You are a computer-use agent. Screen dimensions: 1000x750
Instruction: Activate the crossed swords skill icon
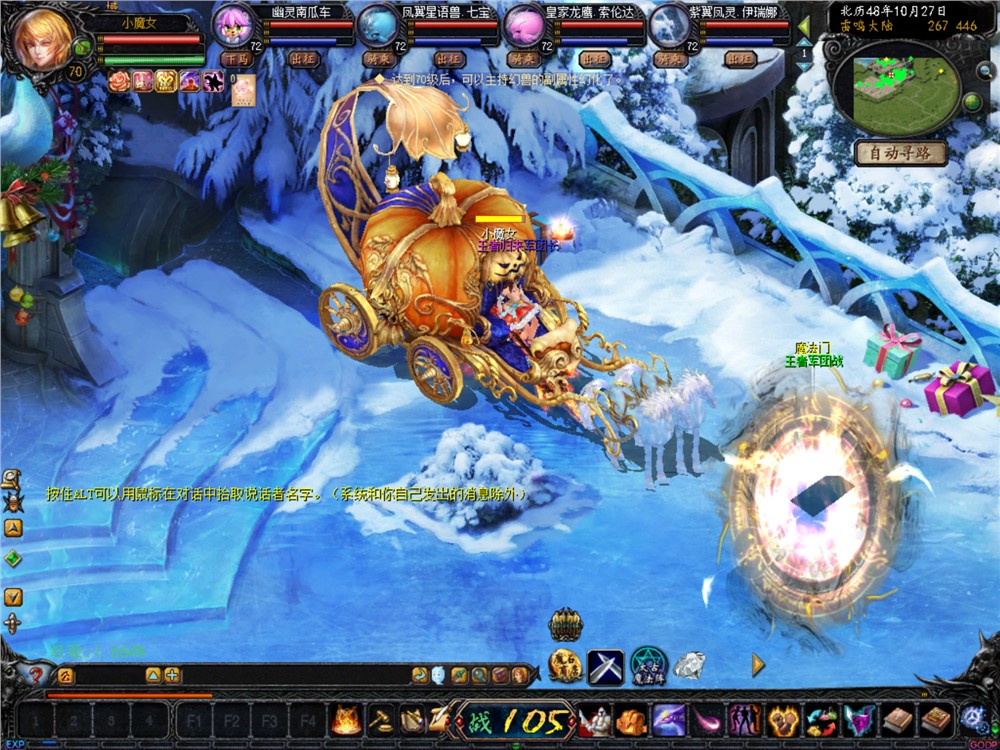(605, 667)
